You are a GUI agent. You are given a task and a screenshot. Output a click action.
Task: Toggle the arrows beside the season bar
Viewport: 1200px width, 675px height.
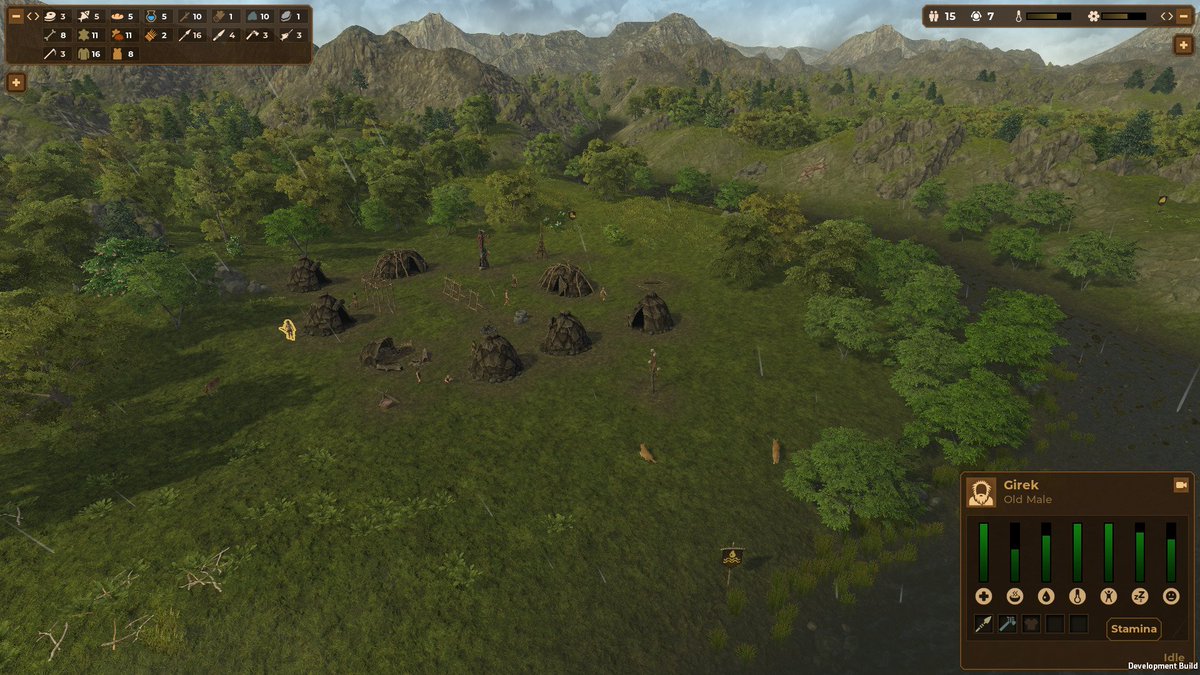pos(1166,16)
